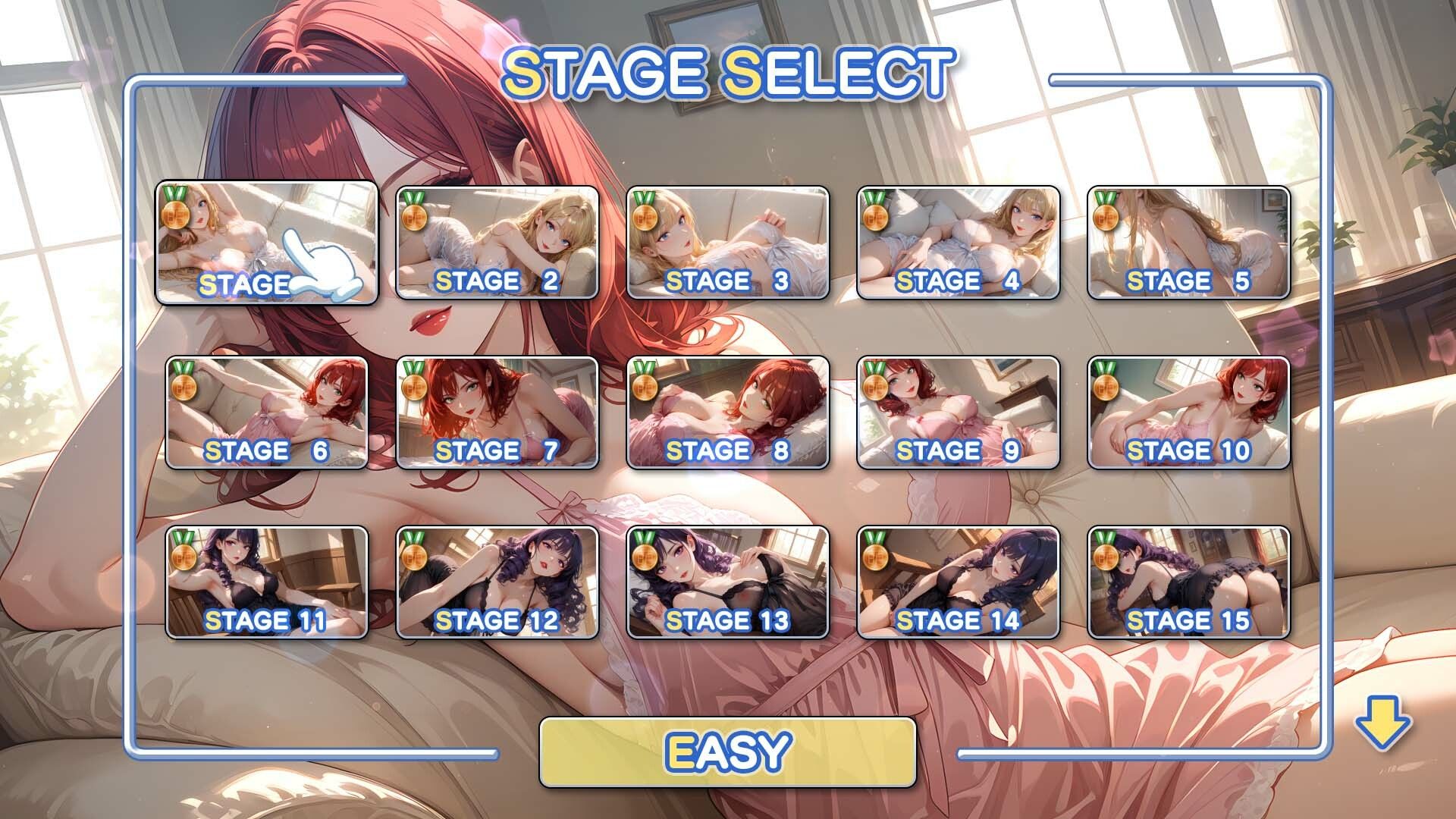This screenshot has width=1456, height=819.
Task: Pick the Stage 11 tile
Action: click(266, 582)
